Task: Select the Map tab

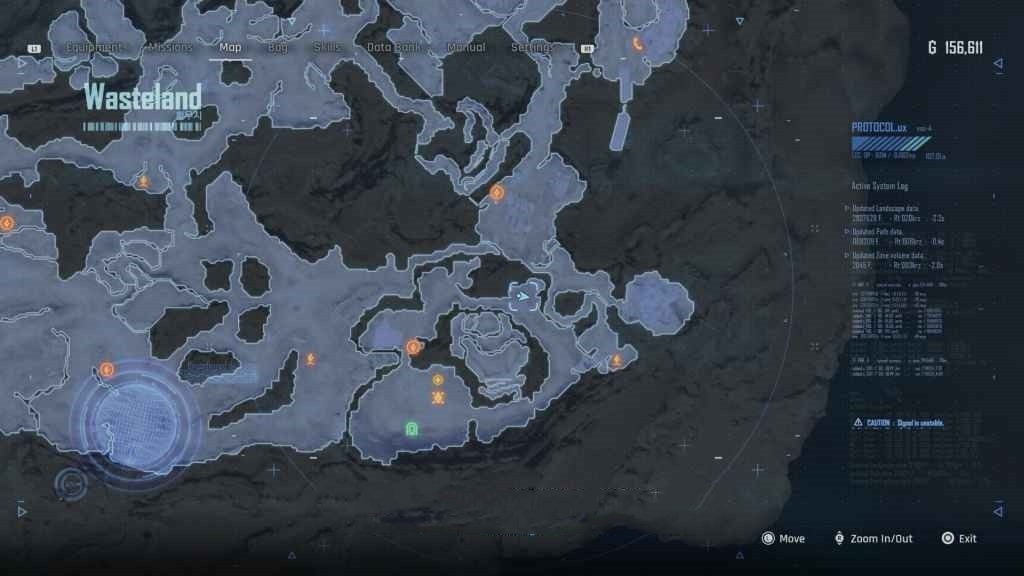Action: [x=230, y=47]
